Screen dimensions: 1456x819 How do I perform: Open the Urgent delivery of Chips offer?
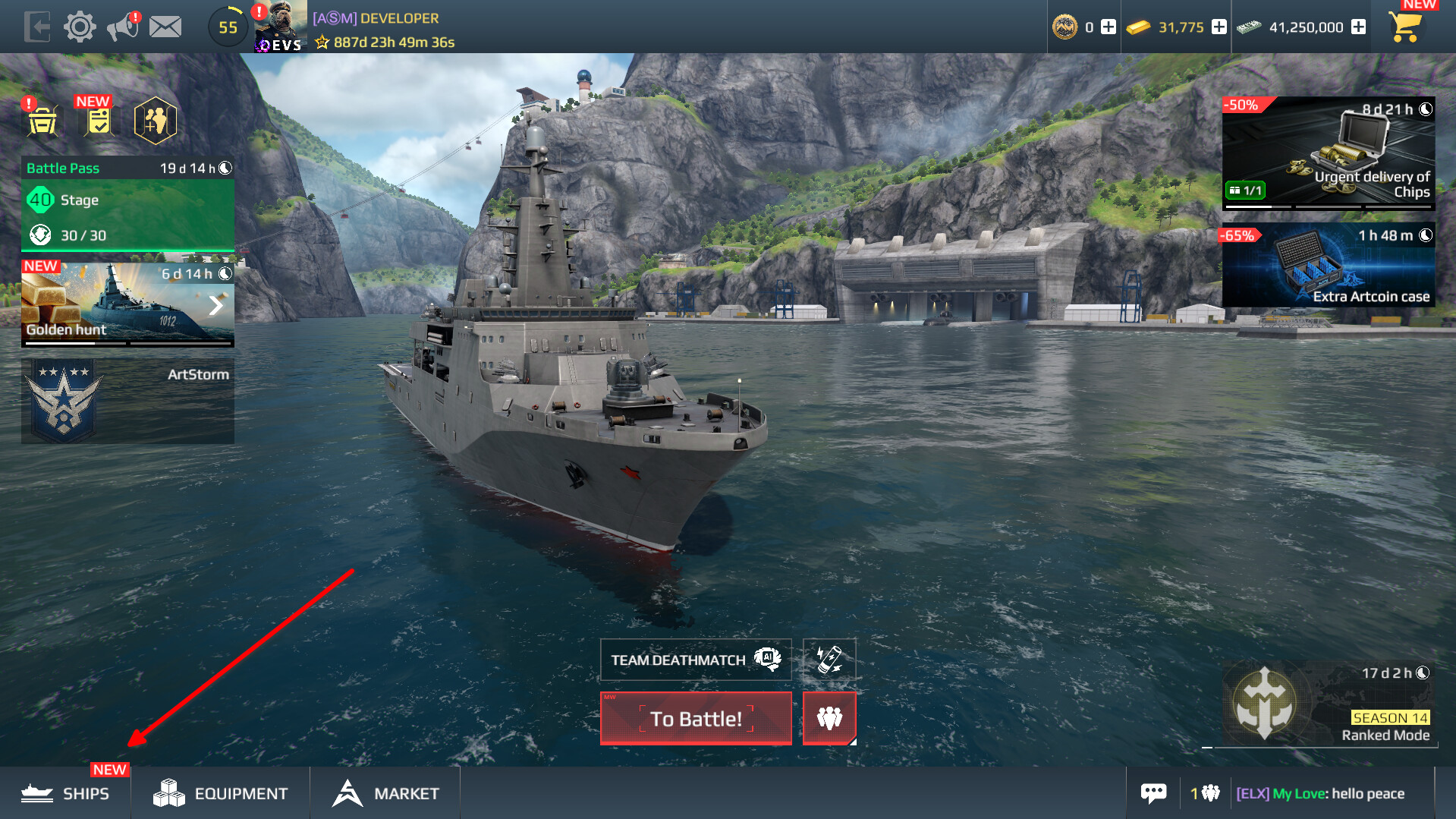point(1328,153)
